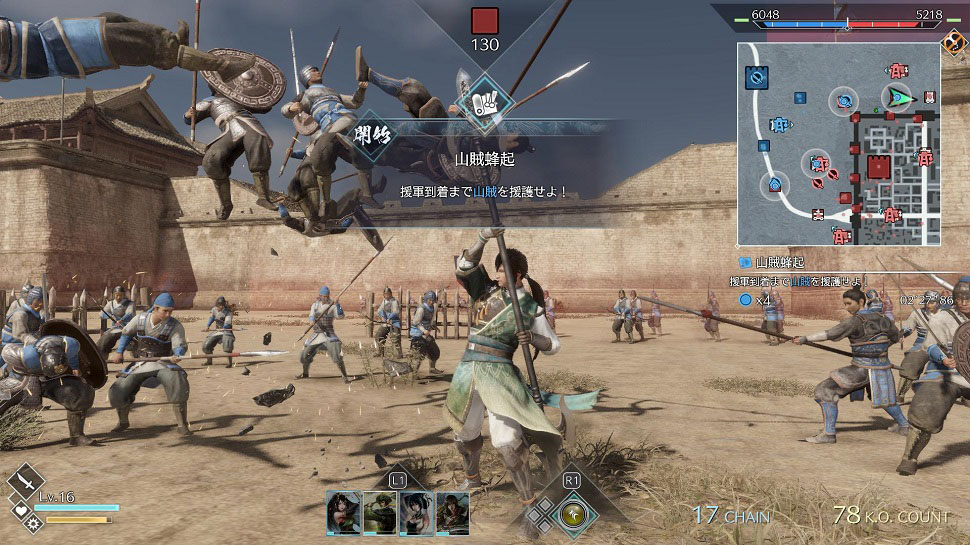
Task: Select the blue castle base marker on minimap
Action: coord(755,76)
